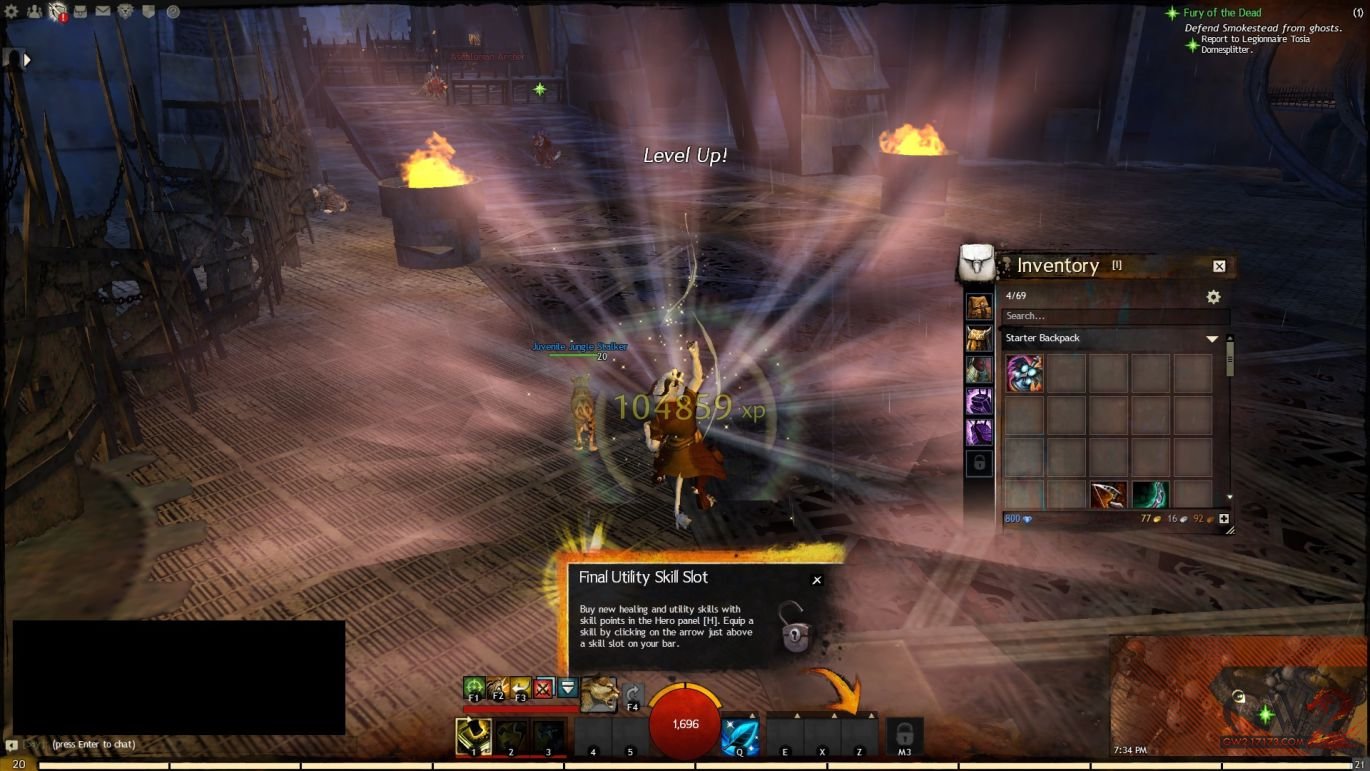
Task: Open the mail envelope icon
Action: (103, 12)
